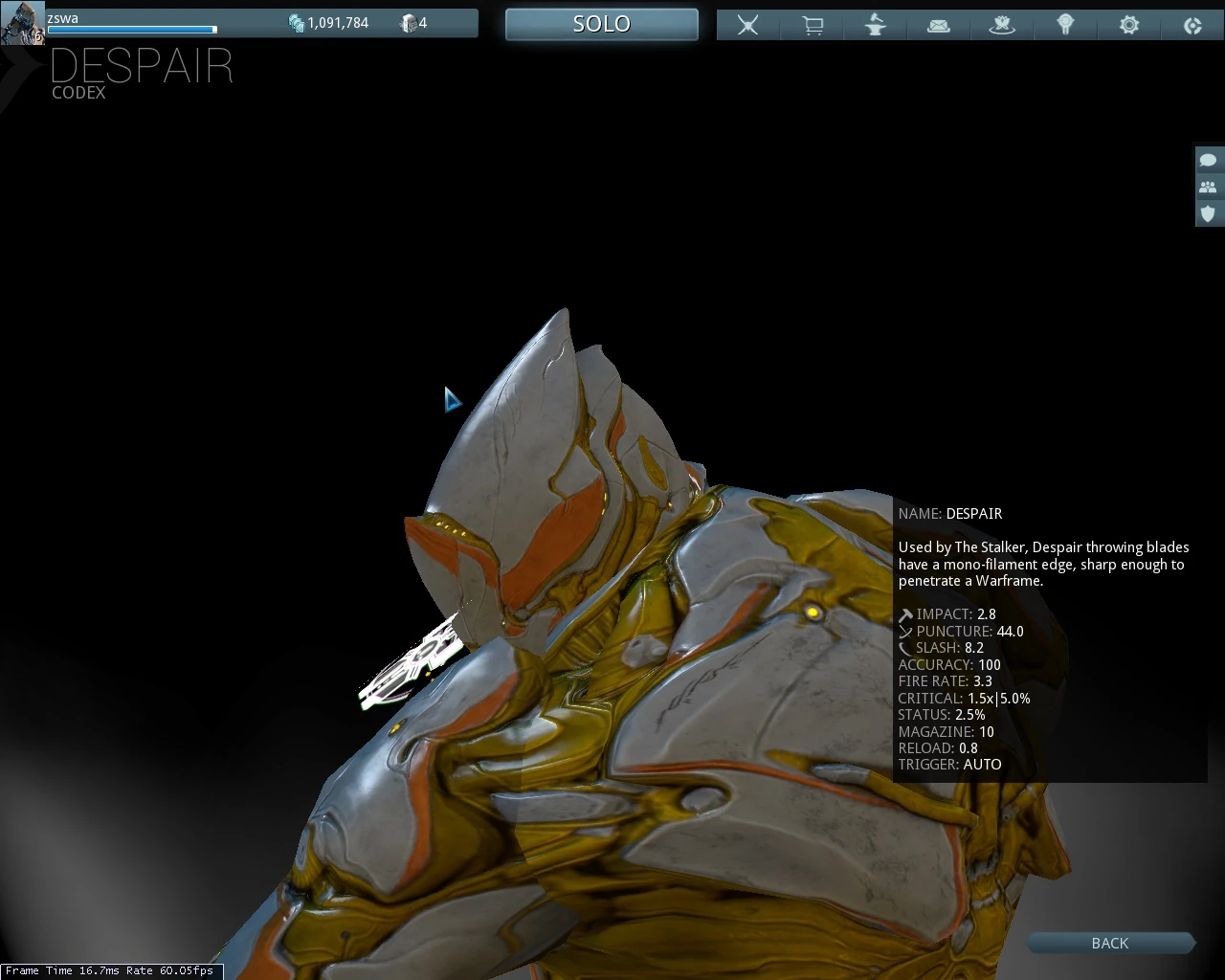This screenshot has height=980, width=1225.
Task: Open the Arsenal crossed-swords icon
Action: click(747, 25)
